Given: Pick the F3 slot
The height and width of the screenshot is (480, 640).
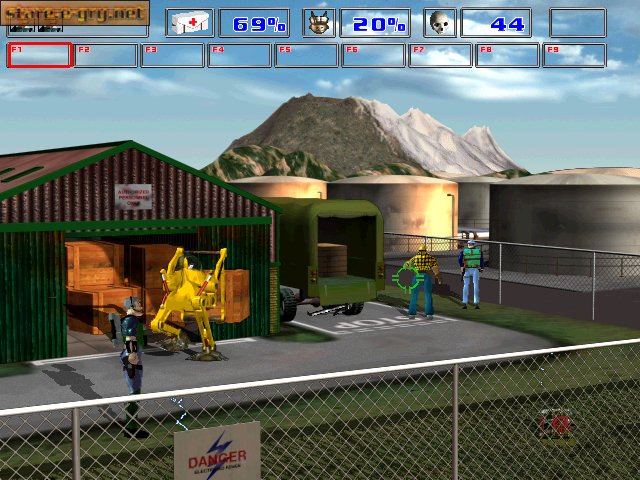Looking at the screenshot, I should 173,55.
